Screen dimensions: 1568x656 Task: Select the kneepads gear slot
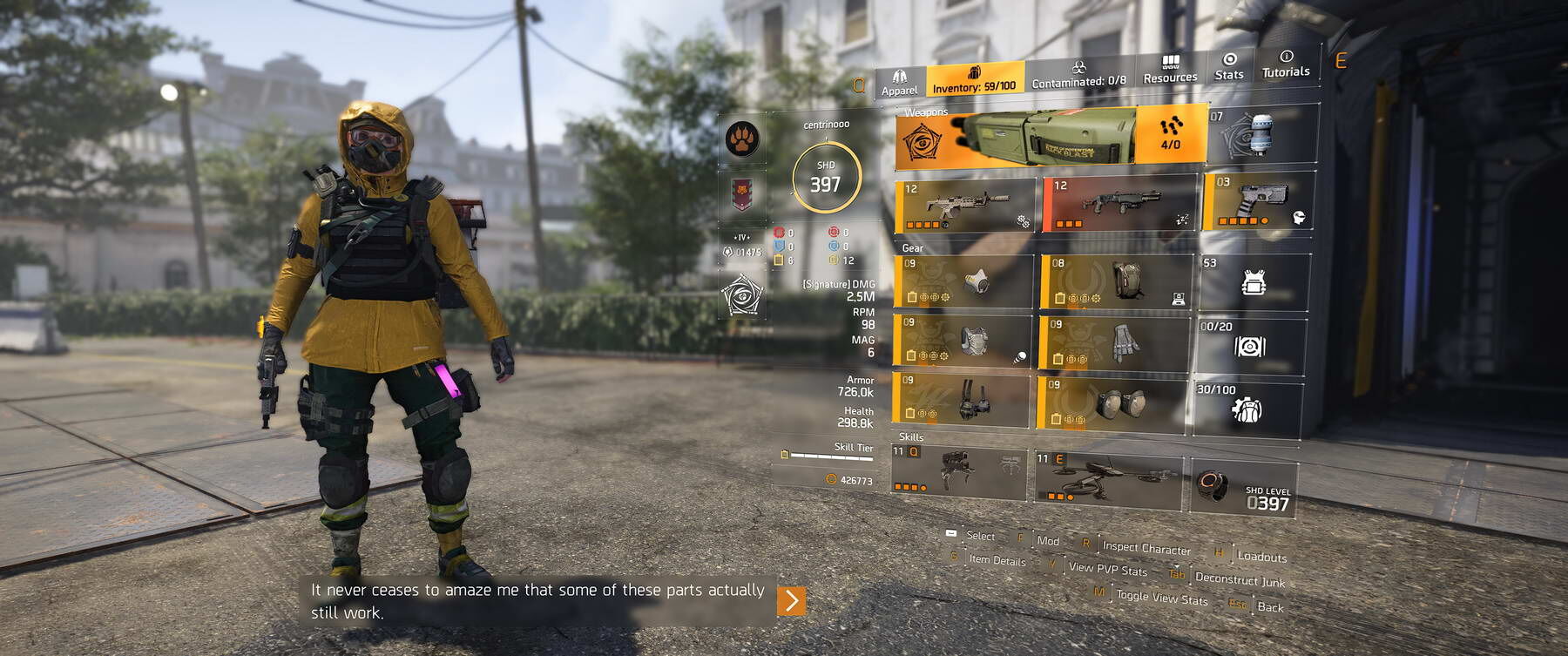point(1112,402)
